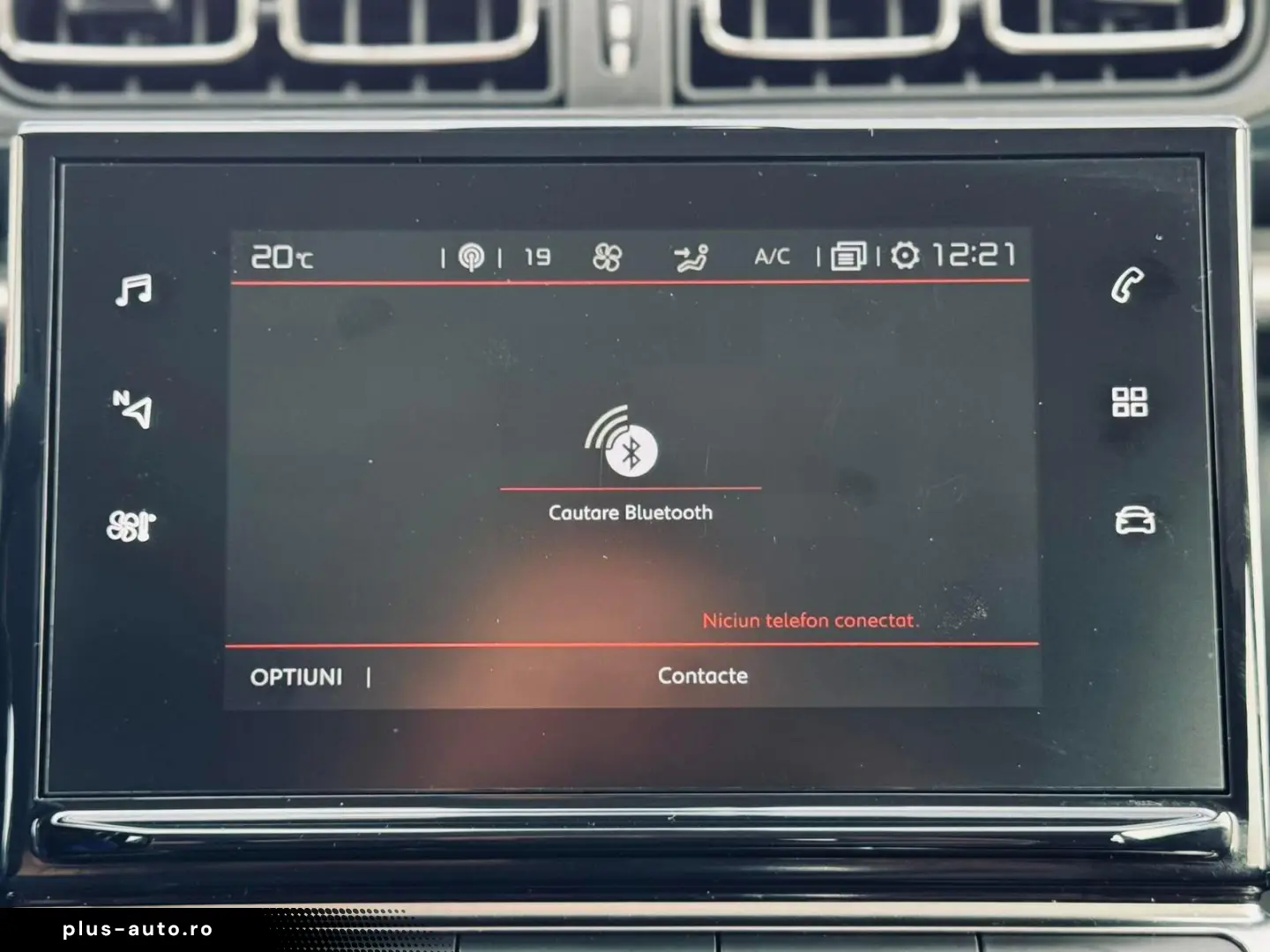Select the radio source antenna icon
The width and height of the screenshot is (1270, 952).
pyautogui.click(x=472, y=257)
